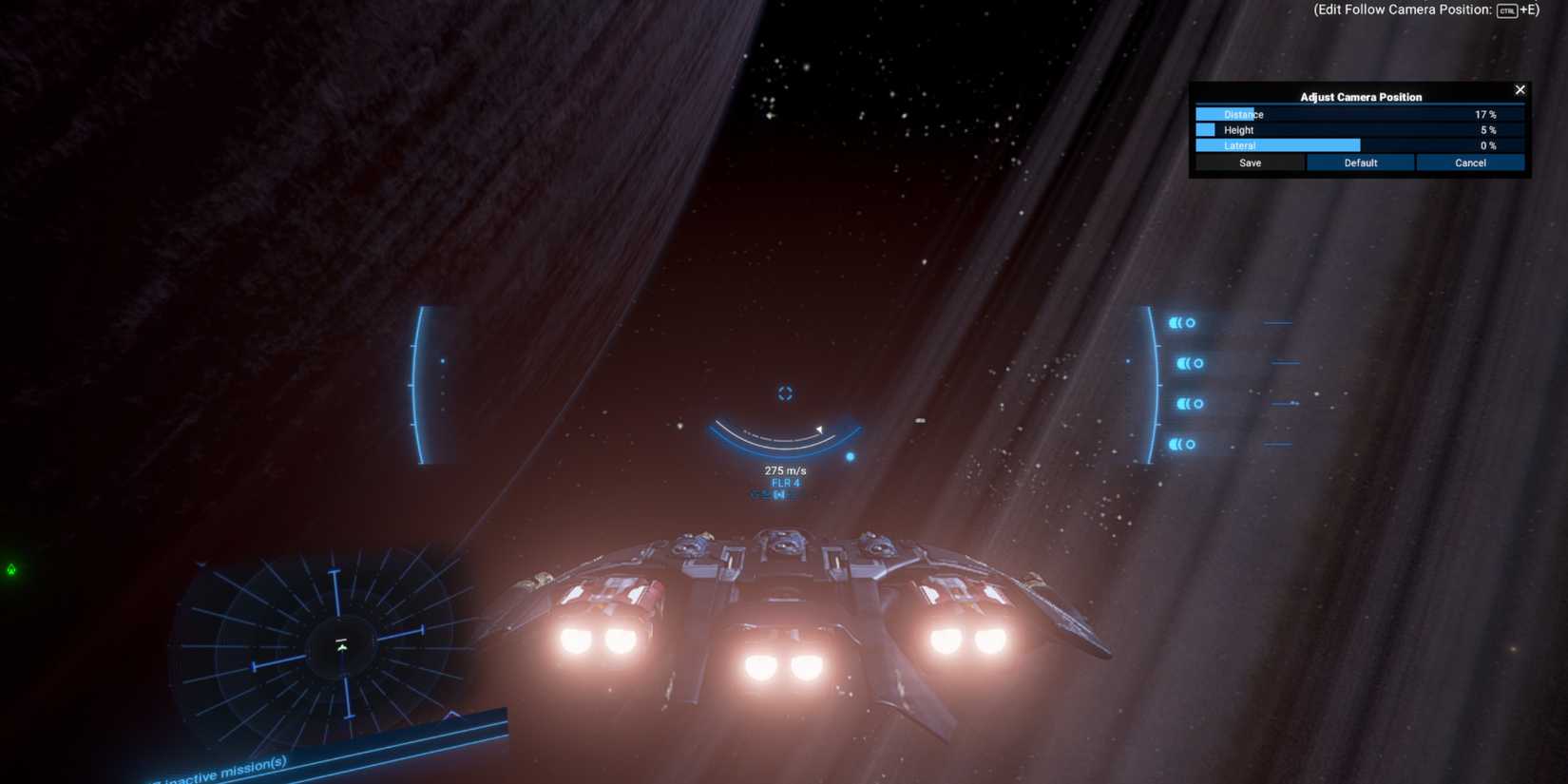1568x784 pixels.
Task: Click the Height percentage slider
Action: pos(1360,129)
